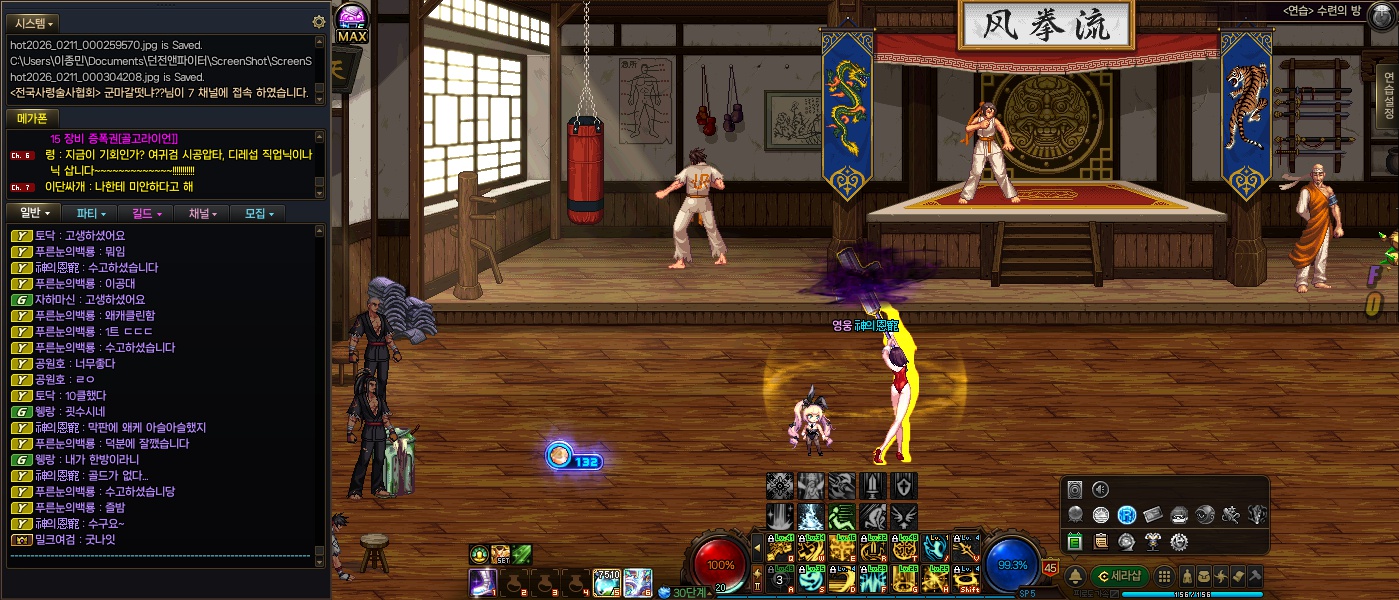Open the 세라샵 cash shop

click(x=1120, y=576)
